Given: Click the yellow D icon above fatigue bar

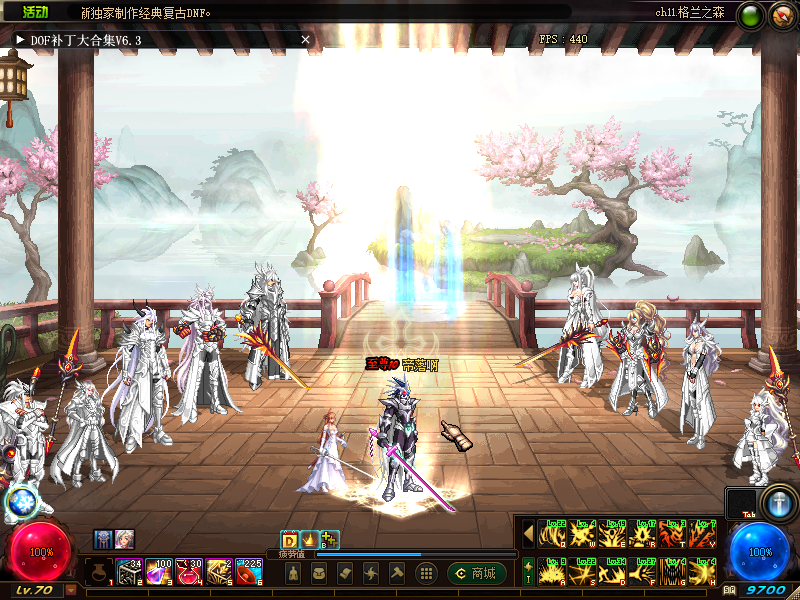Looking at the screenshot, I should click(289, 540).
